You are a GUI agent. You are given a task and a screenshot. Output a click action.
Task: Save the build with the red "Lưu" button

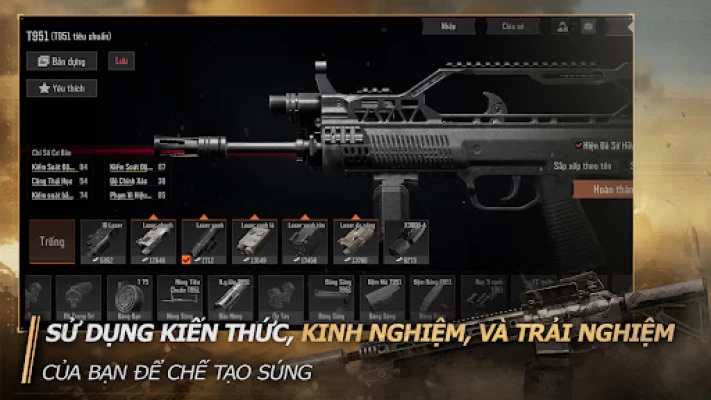coord(121,61)
